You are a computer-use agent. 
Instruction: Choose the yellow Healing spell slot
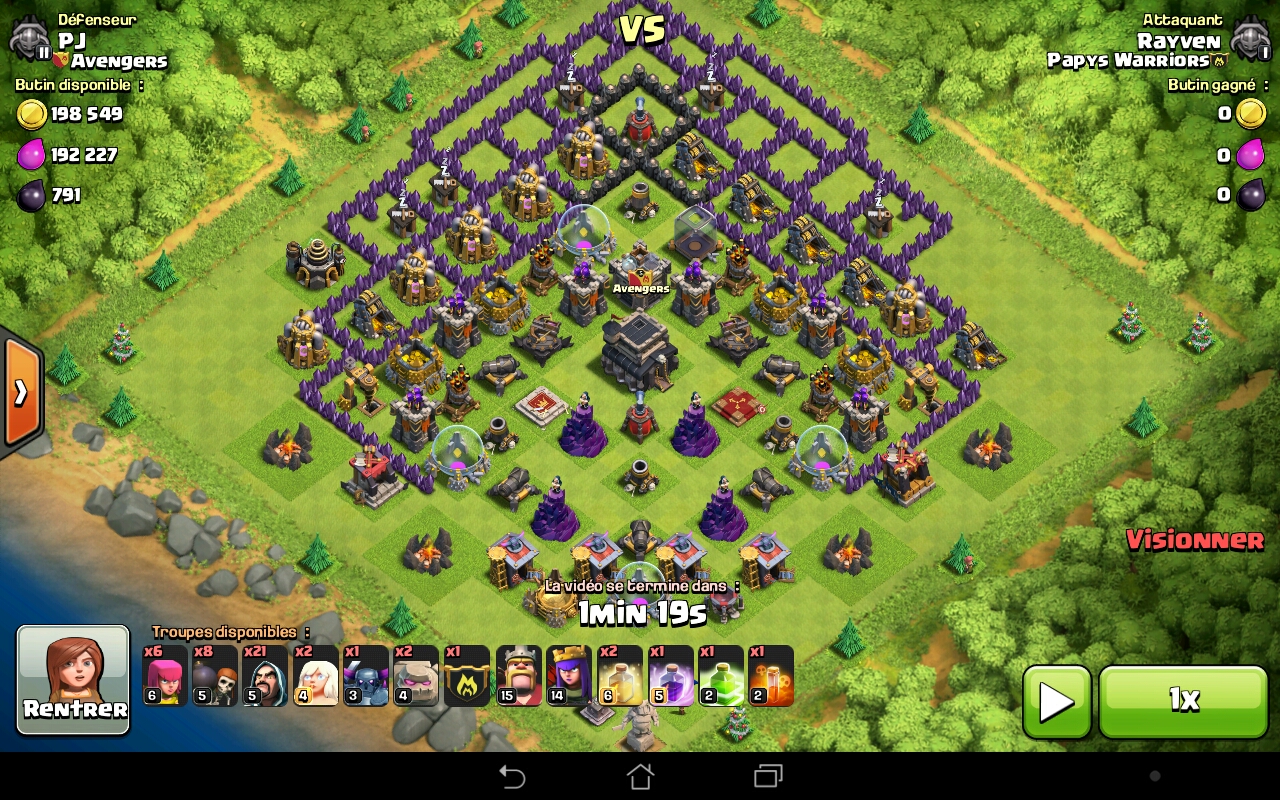(x=620, y=676)
